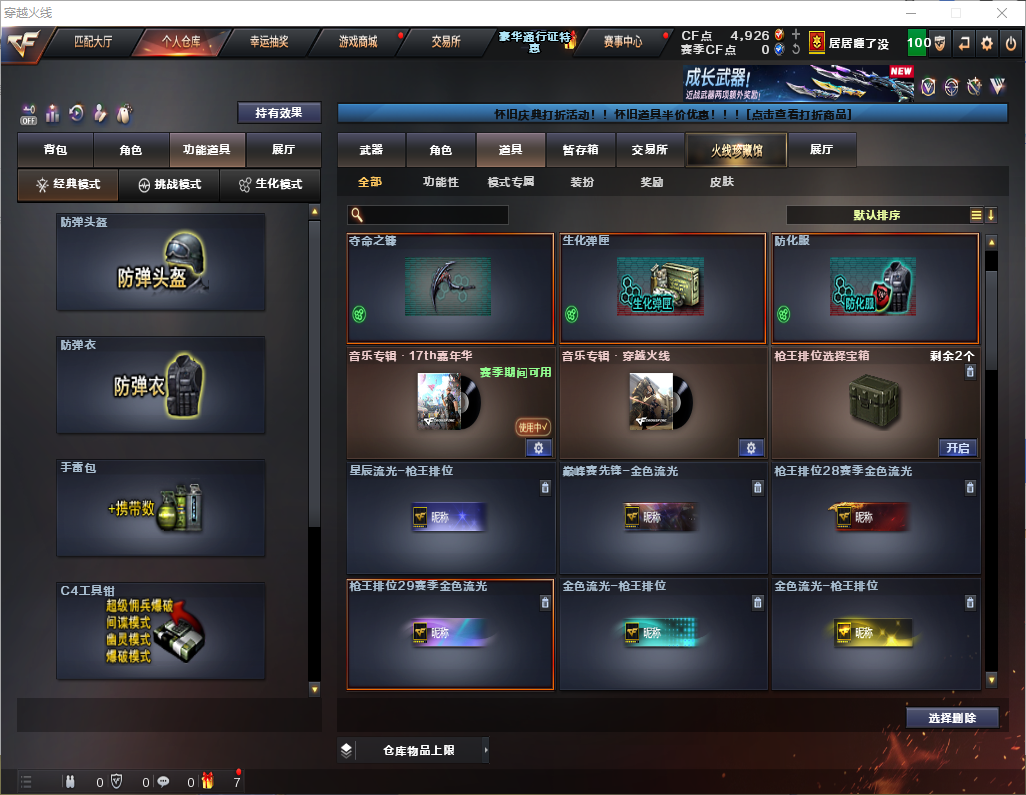This screenshot has height=795, width=1026.
Task: Click the 持有效果 button
Action: [278, 113]
